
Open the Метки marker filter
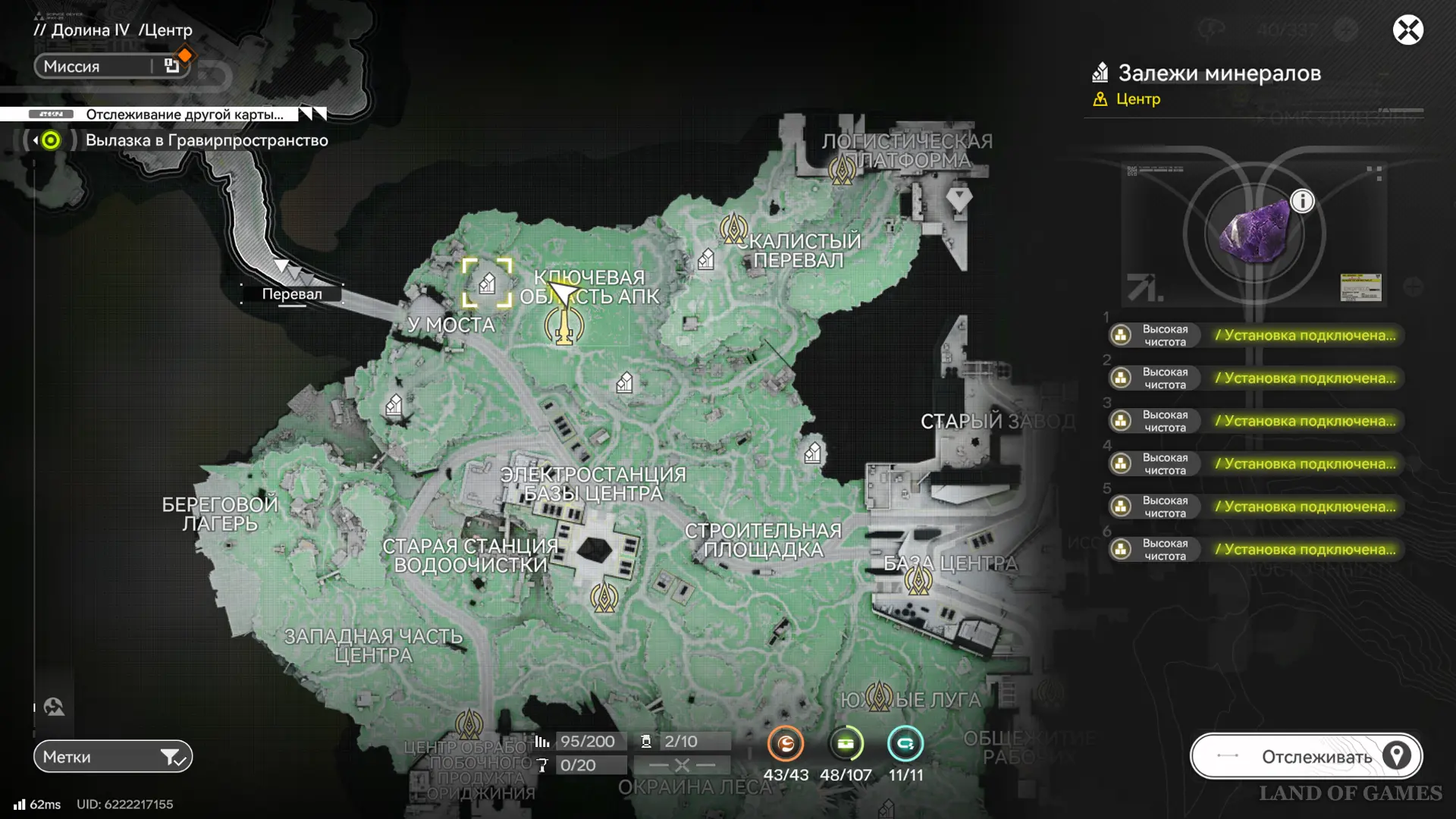(x=113, y=756)
